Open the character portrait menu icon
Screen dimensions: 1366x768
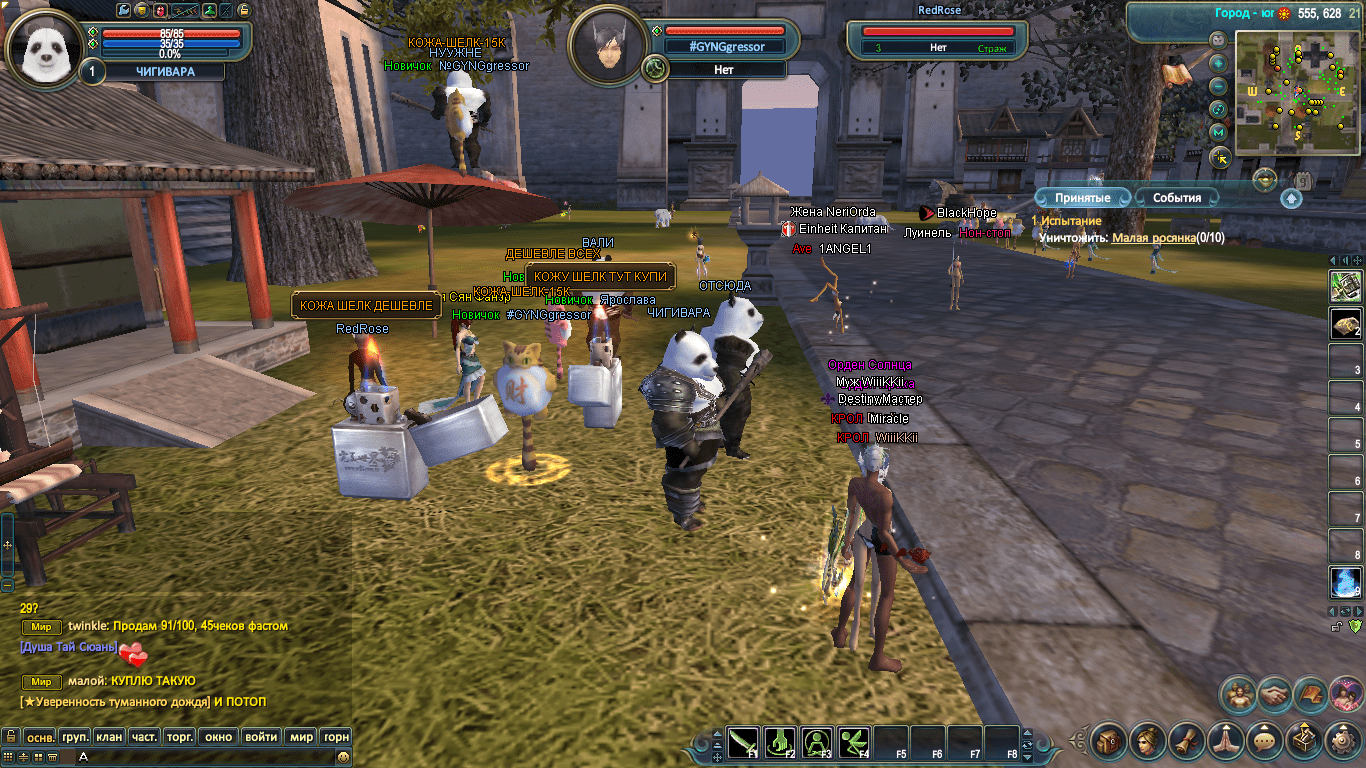[1148, 741]
